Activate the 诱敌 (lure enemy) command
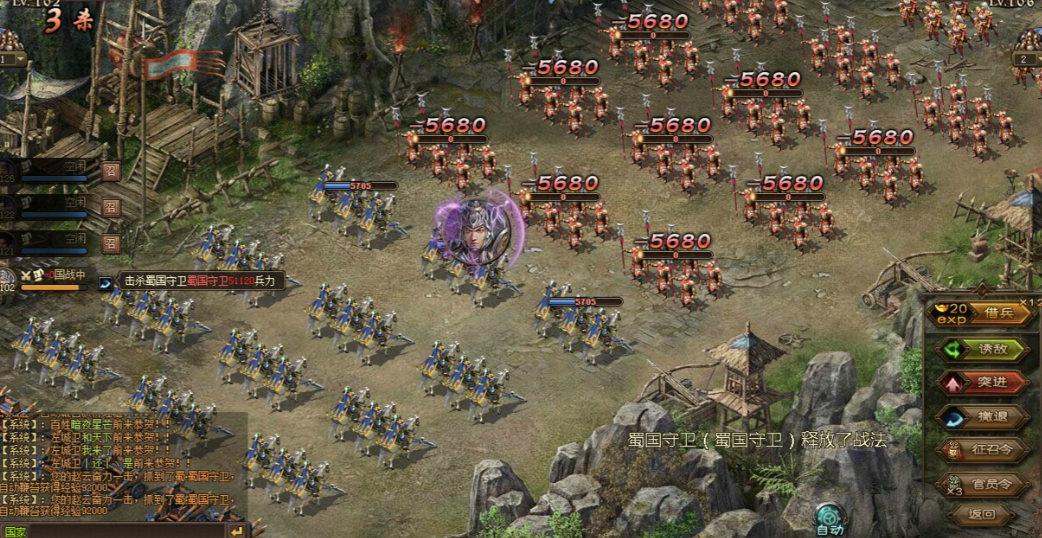Screen dimensions: 1042x538 (x=981, y=349)
